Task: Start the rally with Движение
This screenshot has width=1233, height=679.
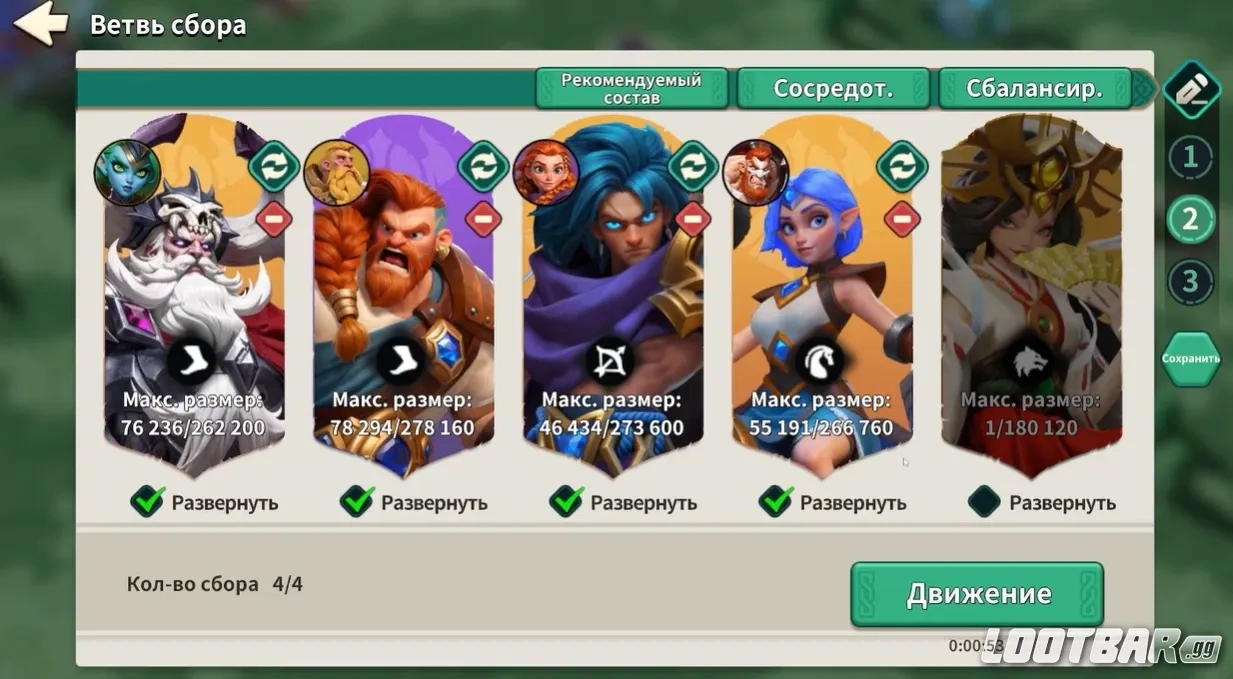Action: tap(977, 594)
